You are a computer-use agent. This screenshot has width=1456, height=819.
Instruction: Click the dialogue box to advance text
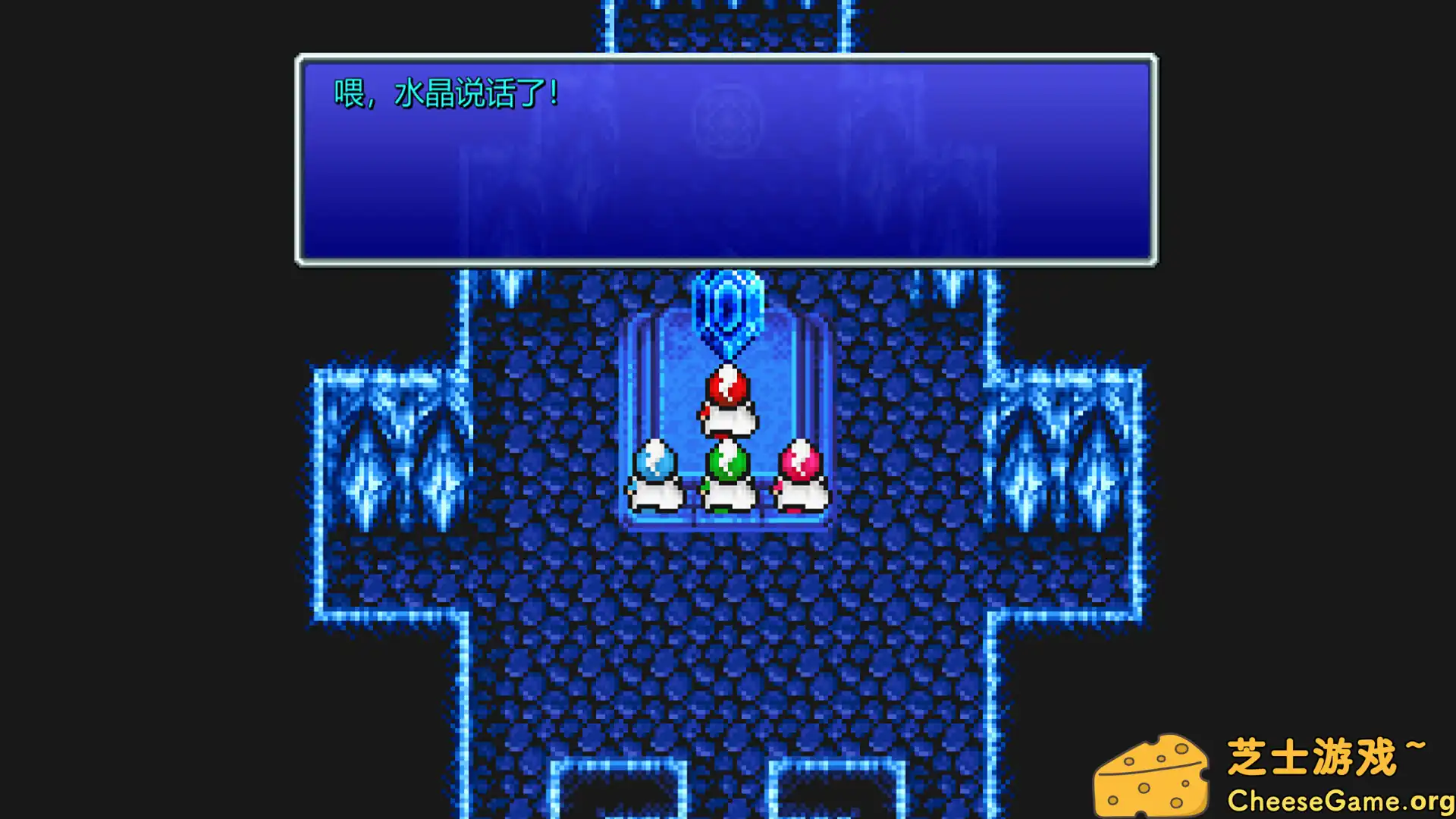[726, 159]
